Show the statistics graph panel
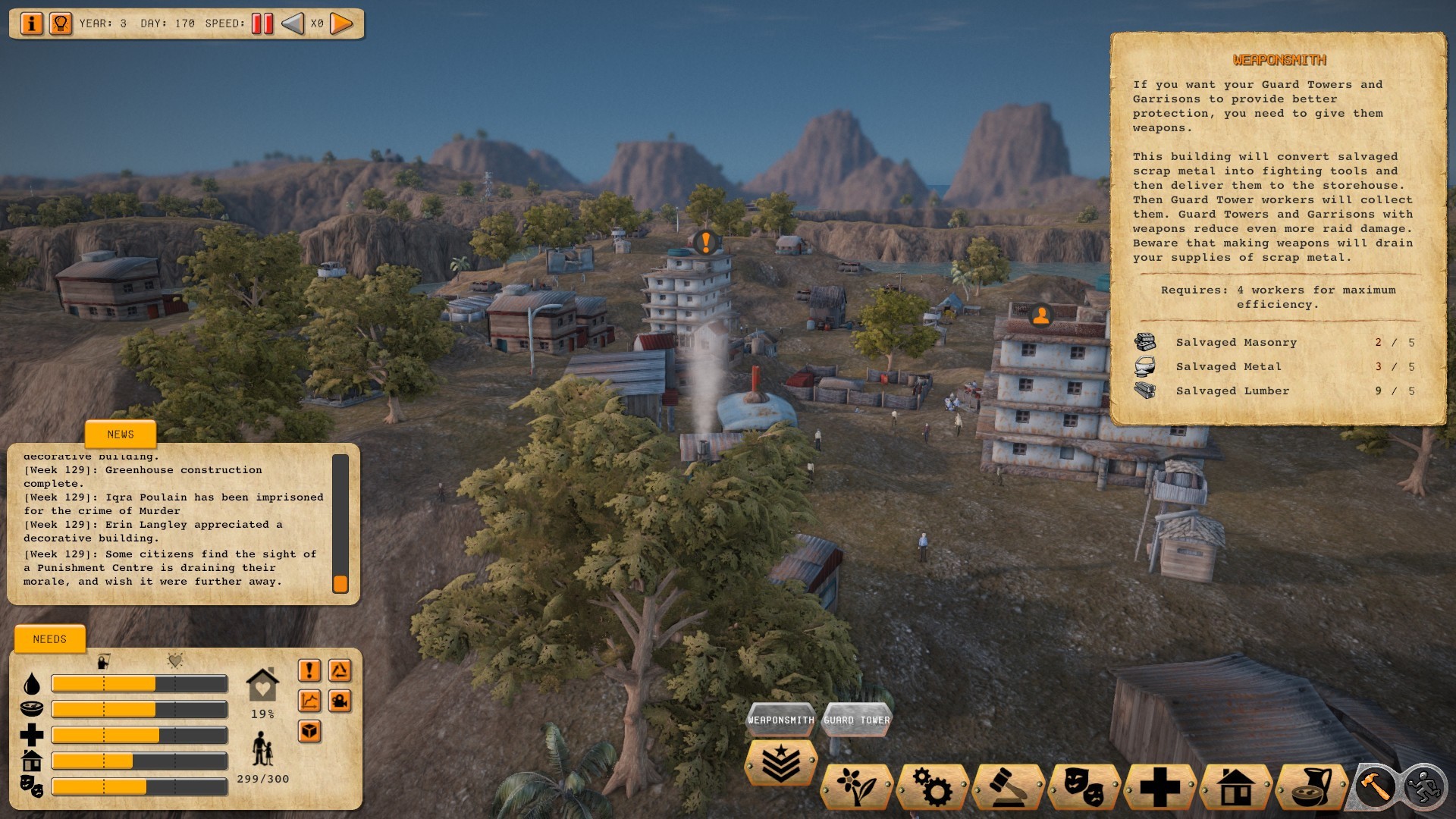Viewport: 1456px width, 819px height. [x=309, y=701]
